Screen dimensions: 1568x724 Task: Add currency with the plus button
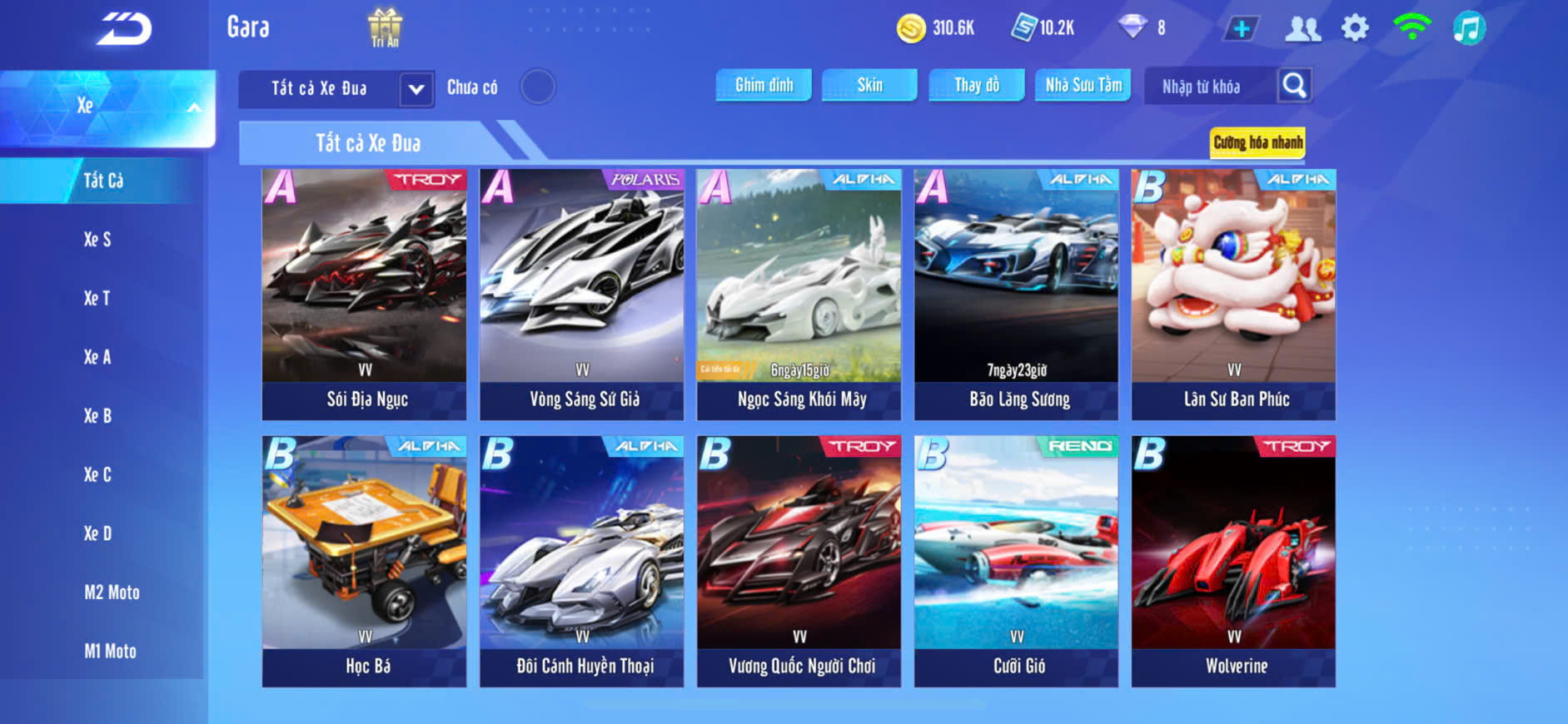click(1241, 28)
